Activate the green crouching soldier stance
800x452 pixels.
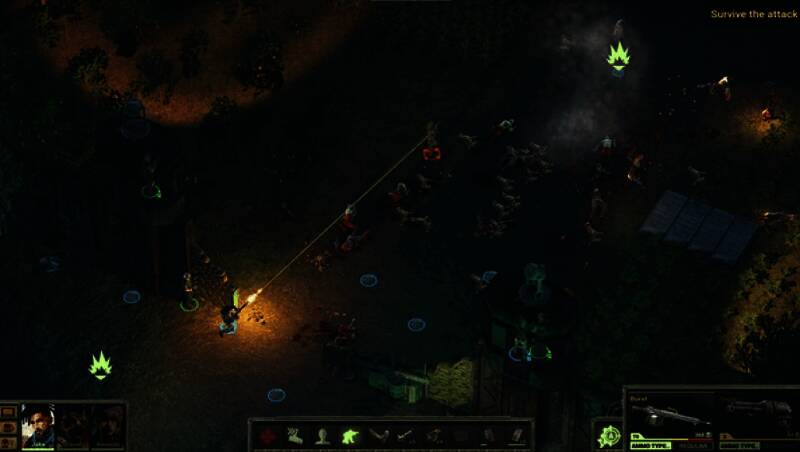(x=351, y=436)
